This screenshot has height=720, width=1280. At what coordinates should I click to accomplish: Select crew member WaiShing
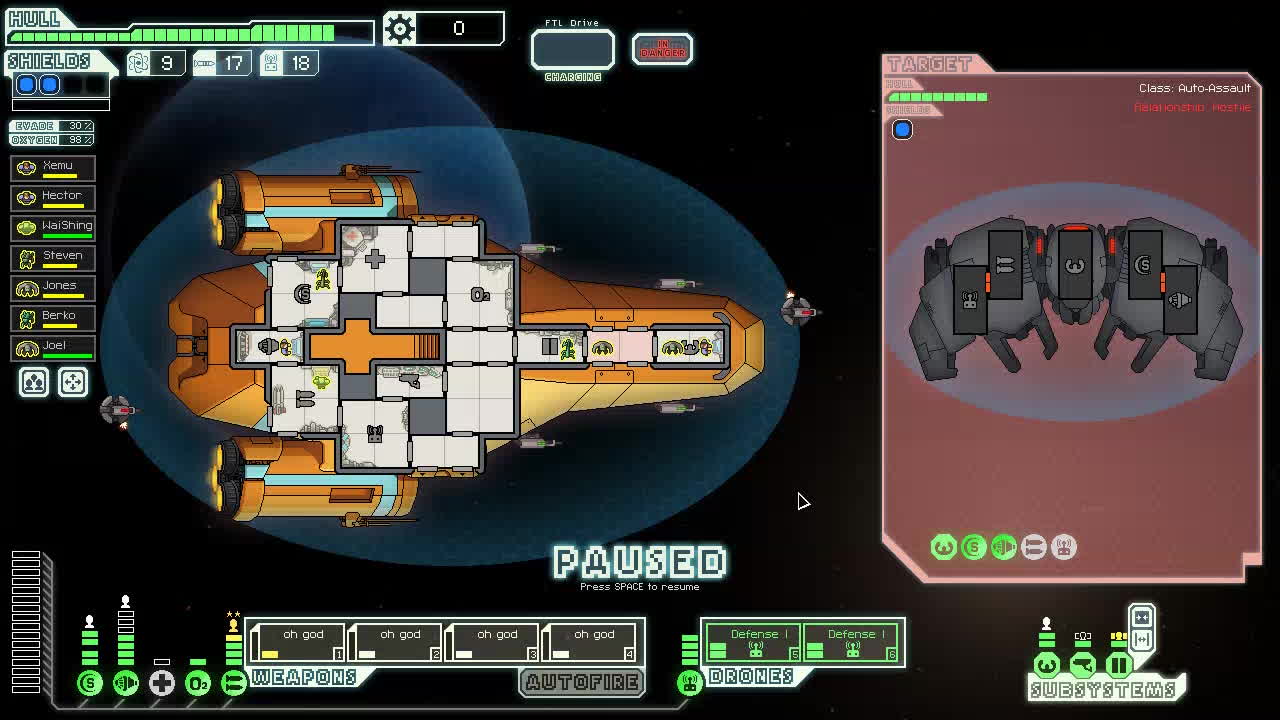click(53, 227)
